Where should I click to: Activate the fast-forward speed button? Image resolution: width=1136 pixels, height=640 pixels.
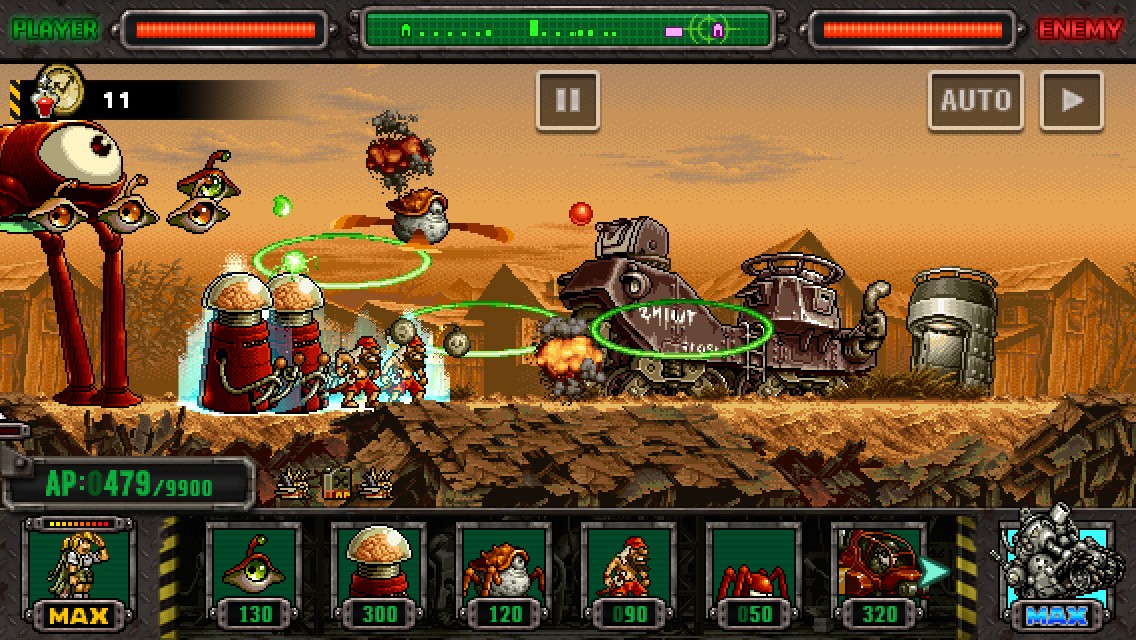click(x=1071, y=100)
